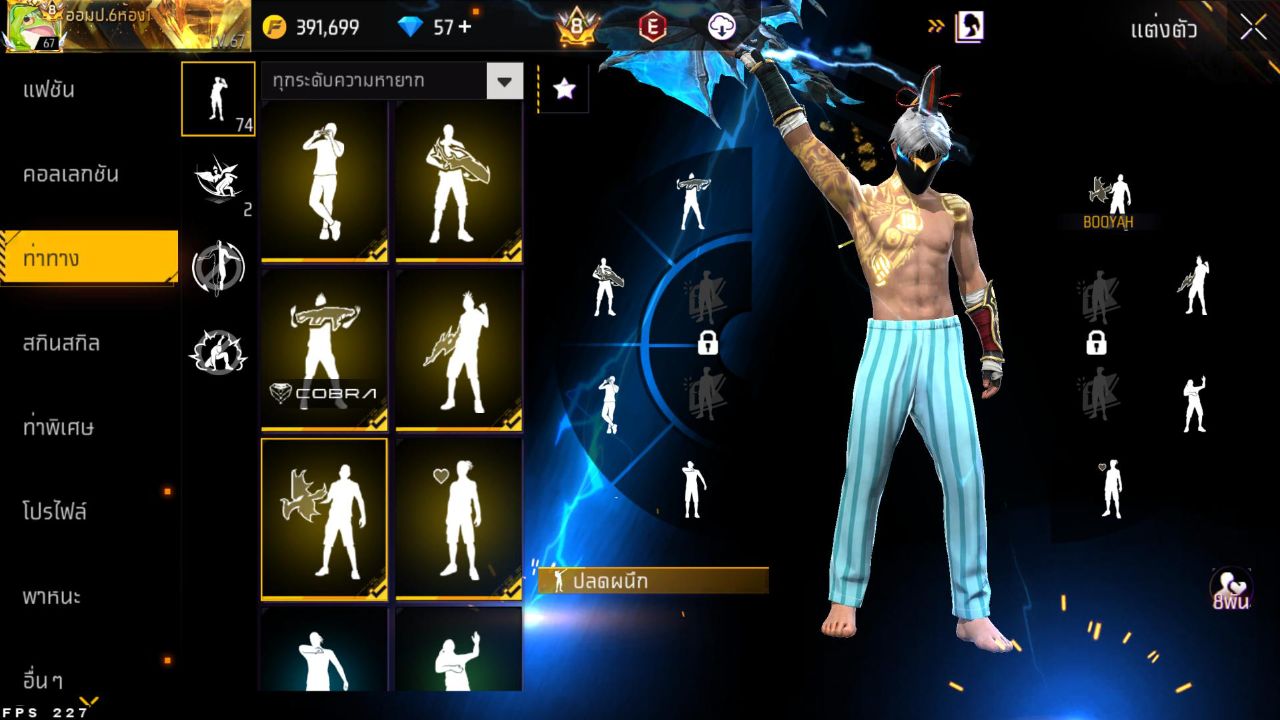Viewport: 1280px width, 720px height.
Task: Open the rarity filter dropdown
Action: (x=505, y=82)
